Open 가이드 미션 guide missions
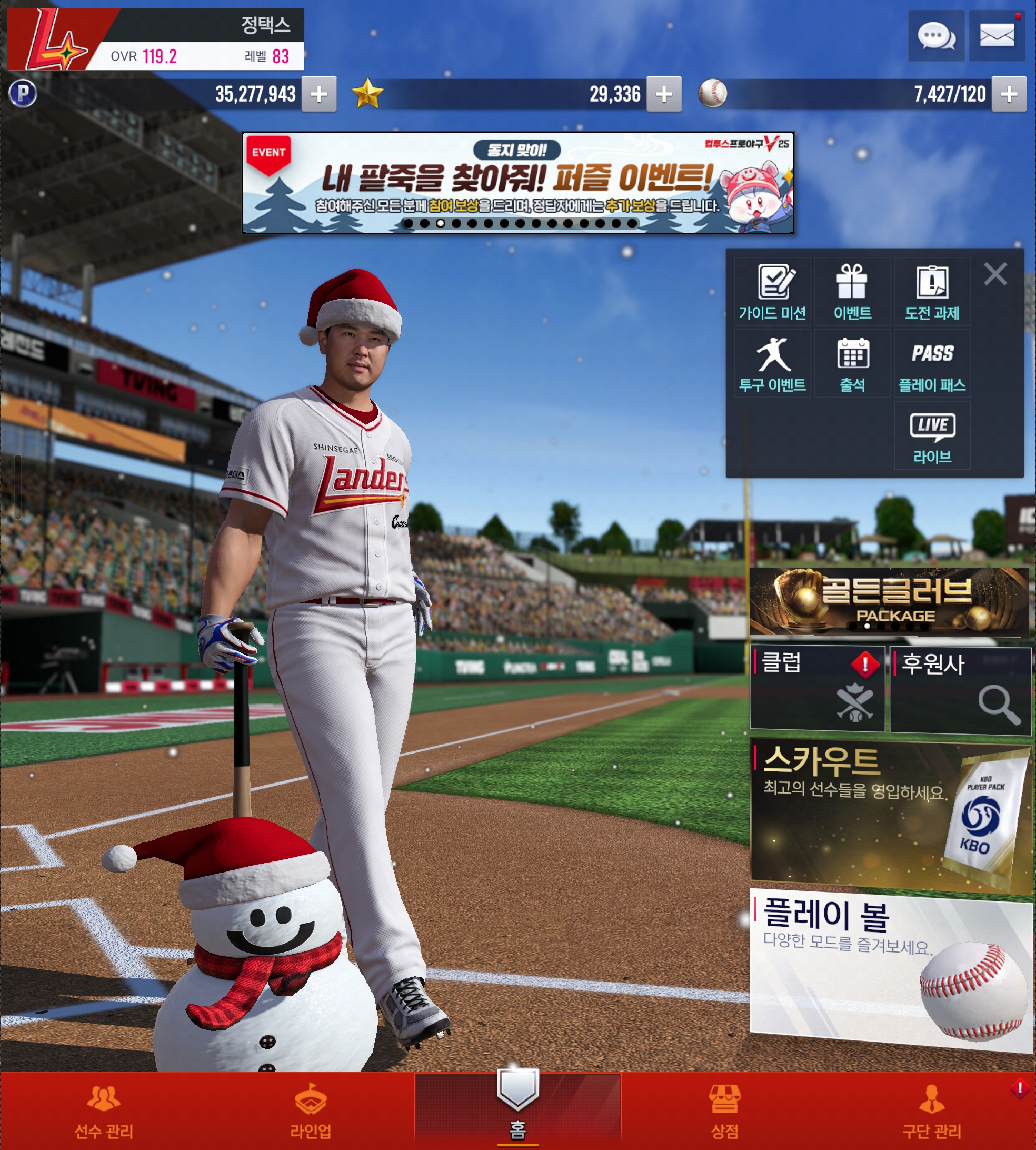This screenshot has height=1150, width=1036. point(772,292)
